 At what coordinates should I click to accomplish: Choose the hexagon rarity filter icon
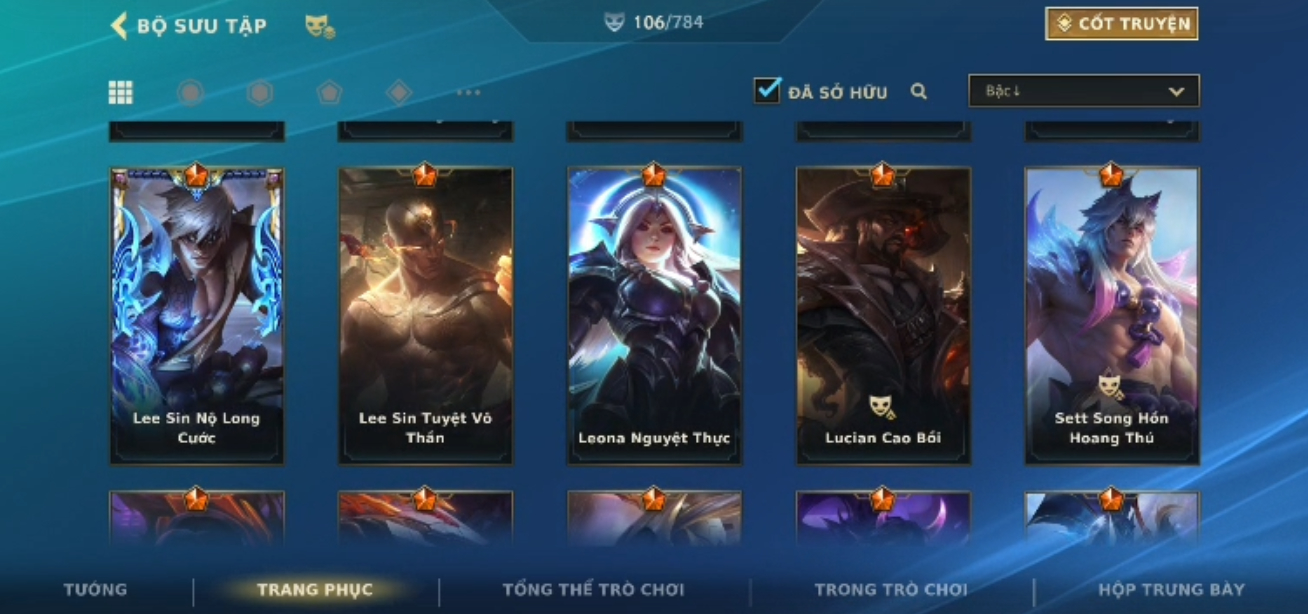[260, 93]
